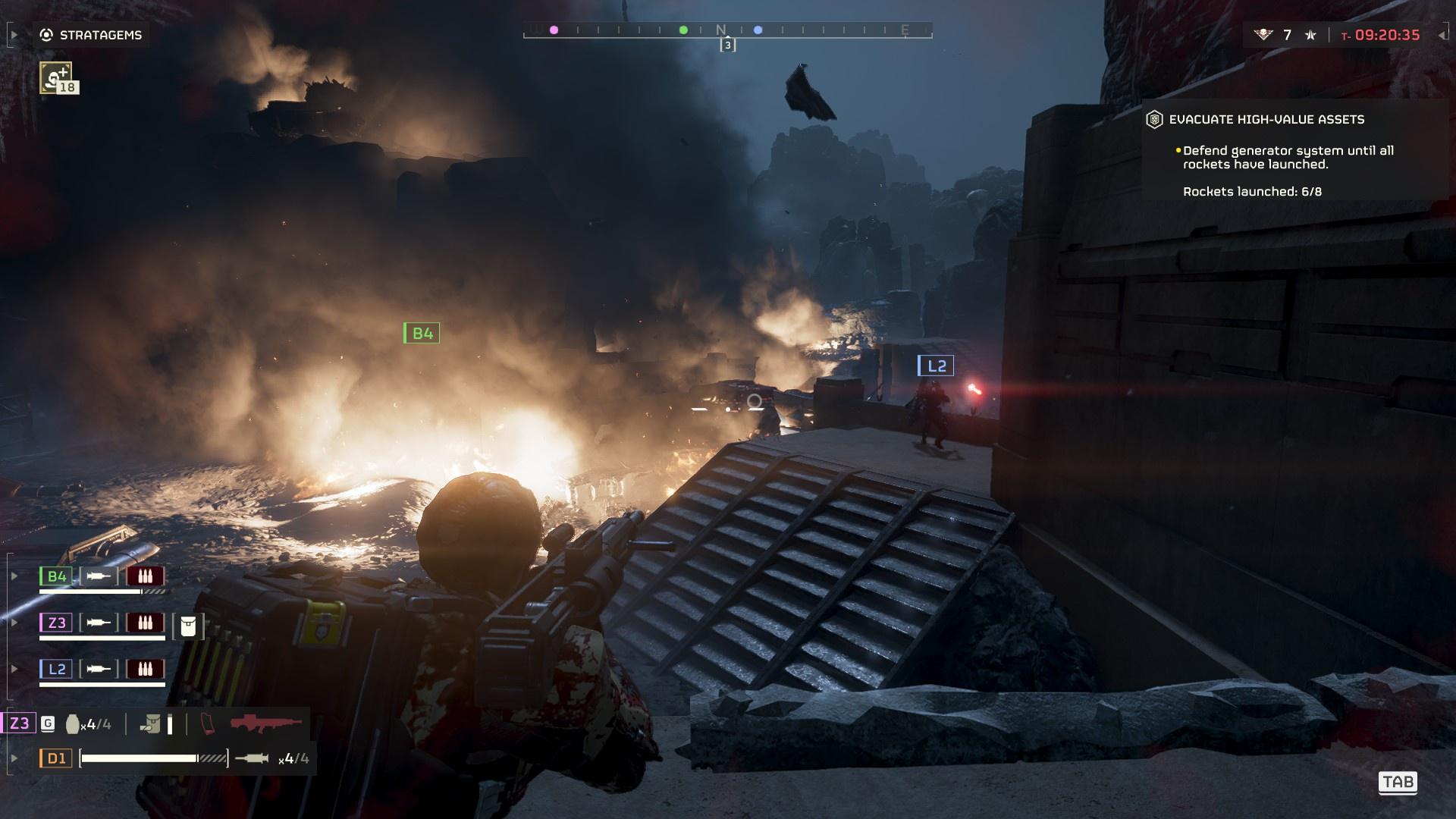Click the green compass marker dot

(683, 30)
